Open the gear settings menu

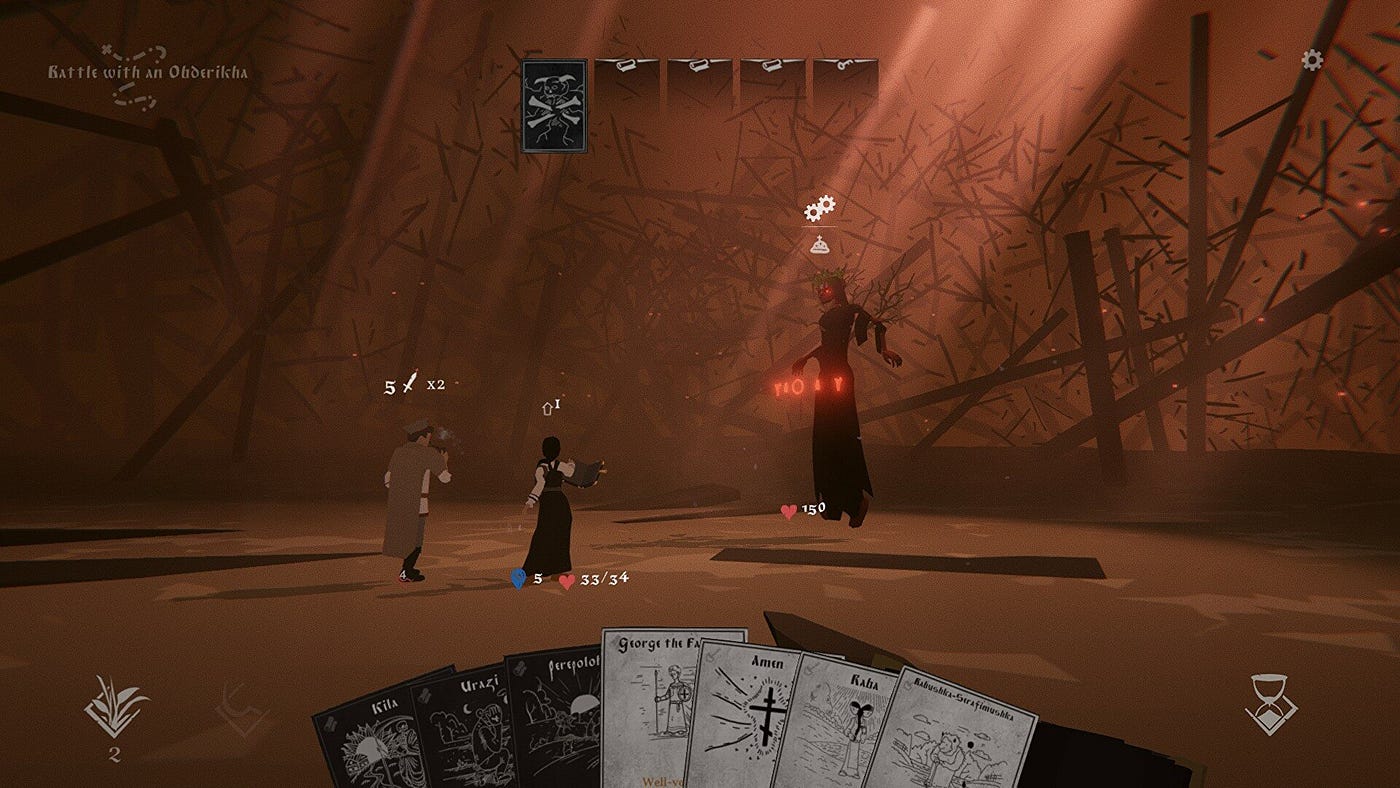[1312, 60]
